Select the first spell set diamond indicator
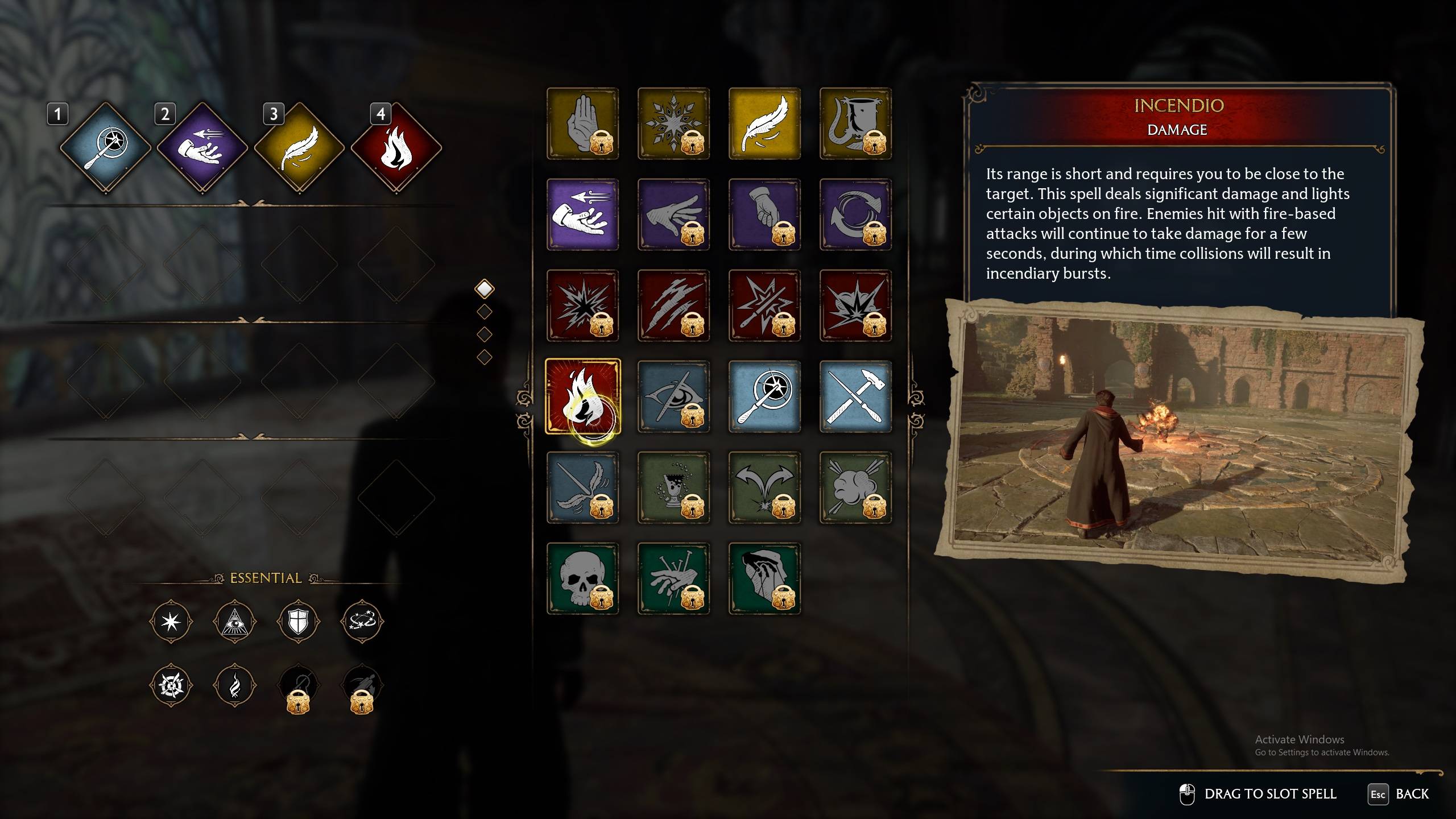Screen dimensions: 1456x819 pyautogui.click(x=485, y=289)
